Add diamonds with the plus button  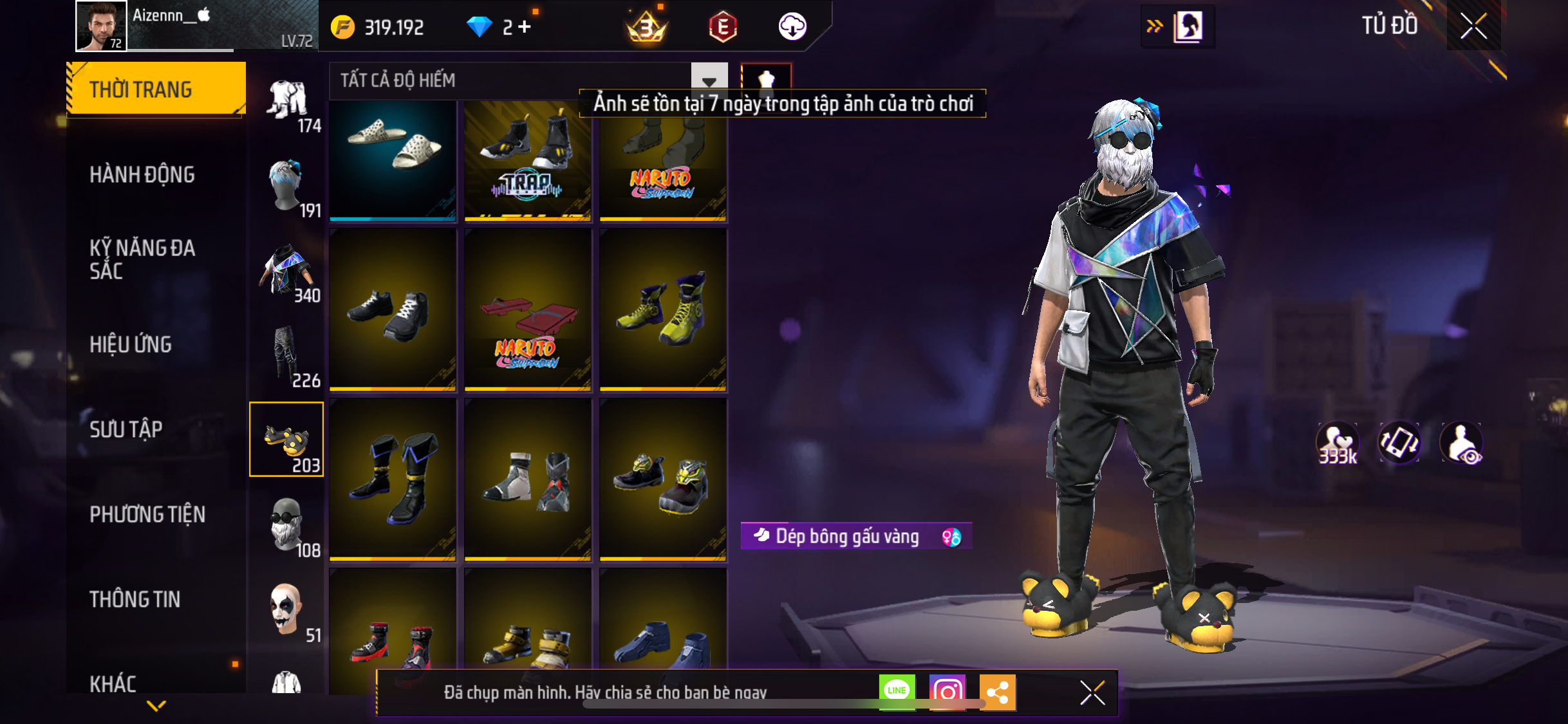pos(525,26)
